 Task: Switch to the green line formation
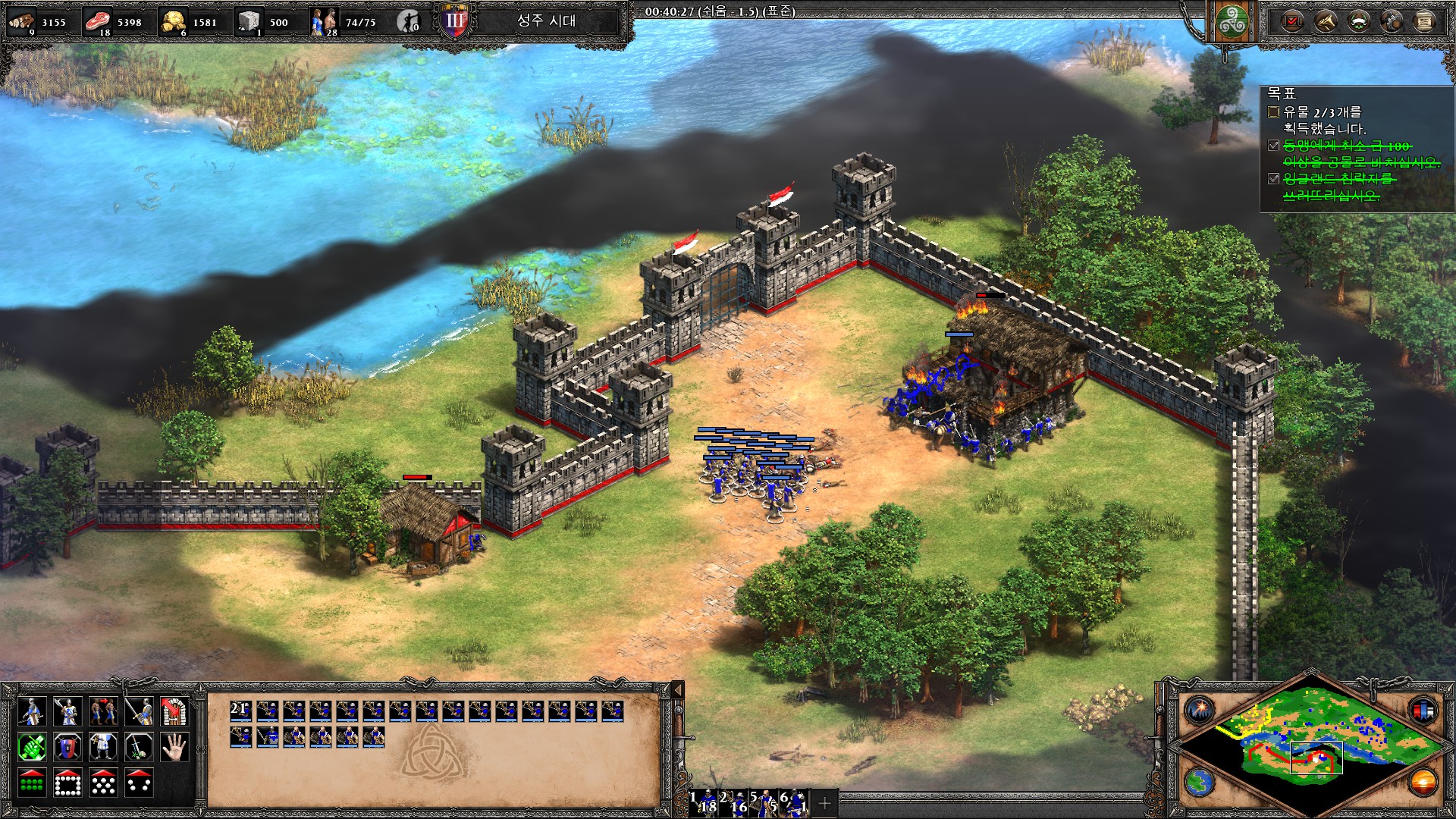click(x=32, y=783)
